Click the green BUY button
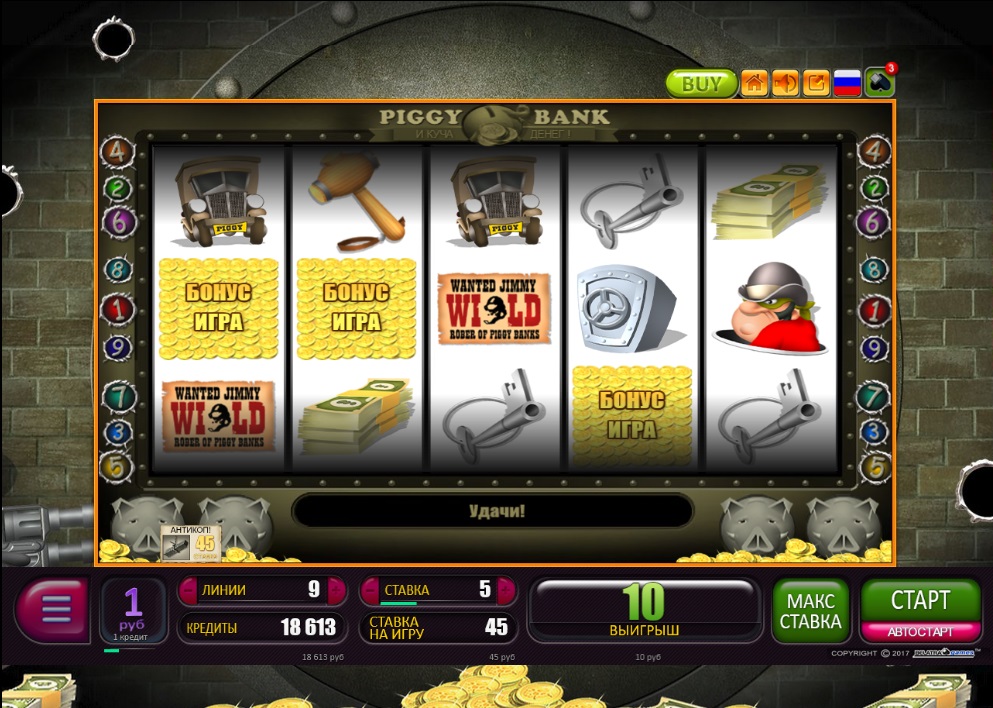 (701, 83)
